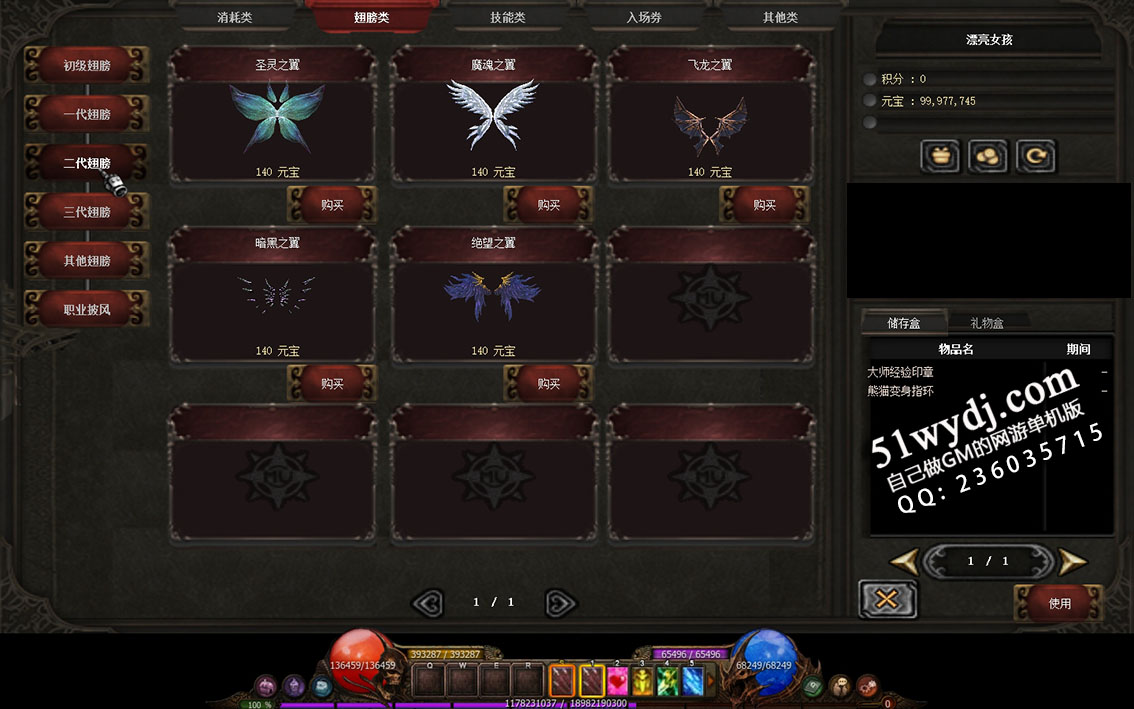Open the 职业披风 subcategory
The image size is (1134, 709).
[87, 310]
